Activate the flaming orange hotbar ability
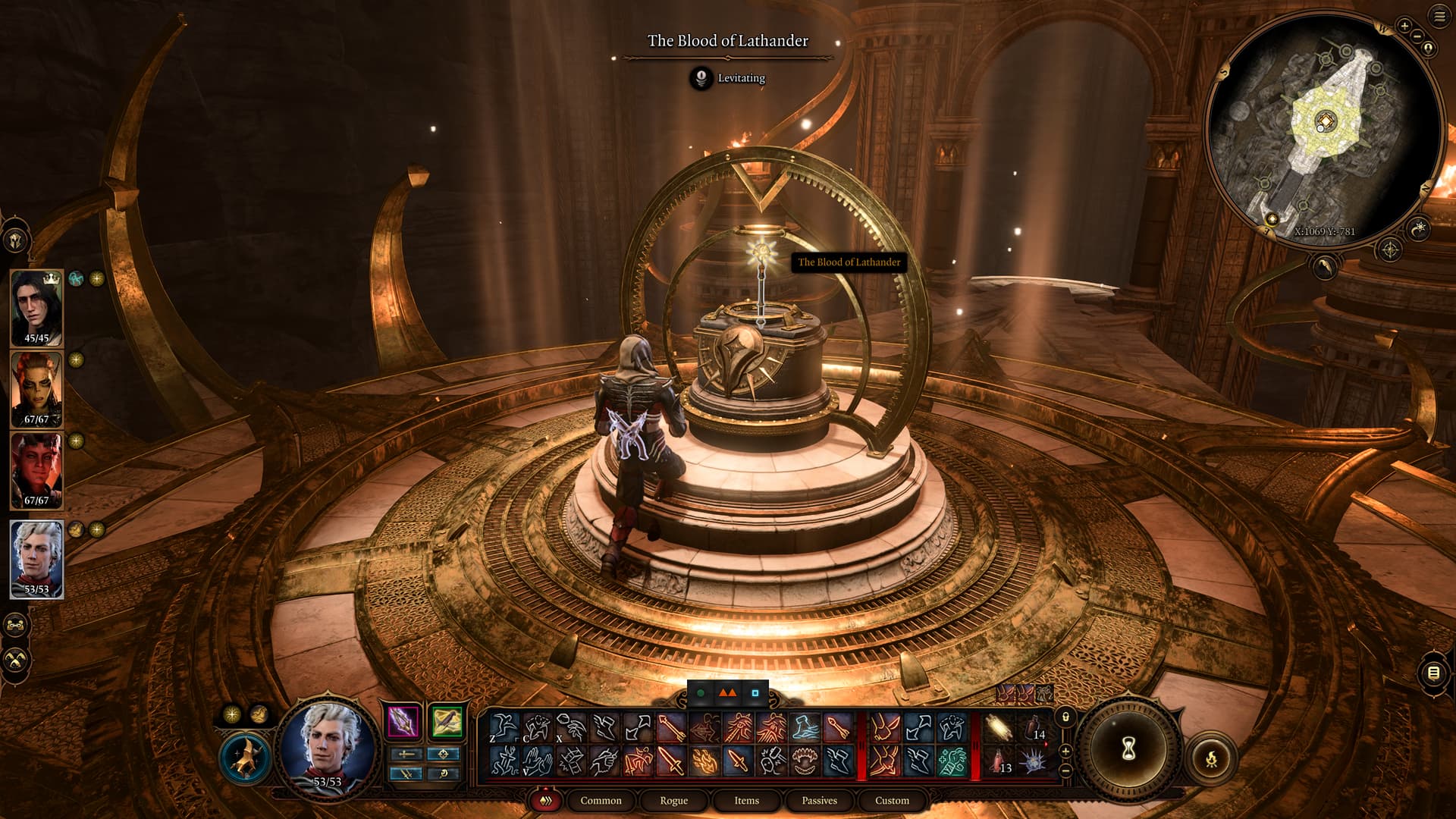The image size is (1456, 819). [x=704, y=761]
